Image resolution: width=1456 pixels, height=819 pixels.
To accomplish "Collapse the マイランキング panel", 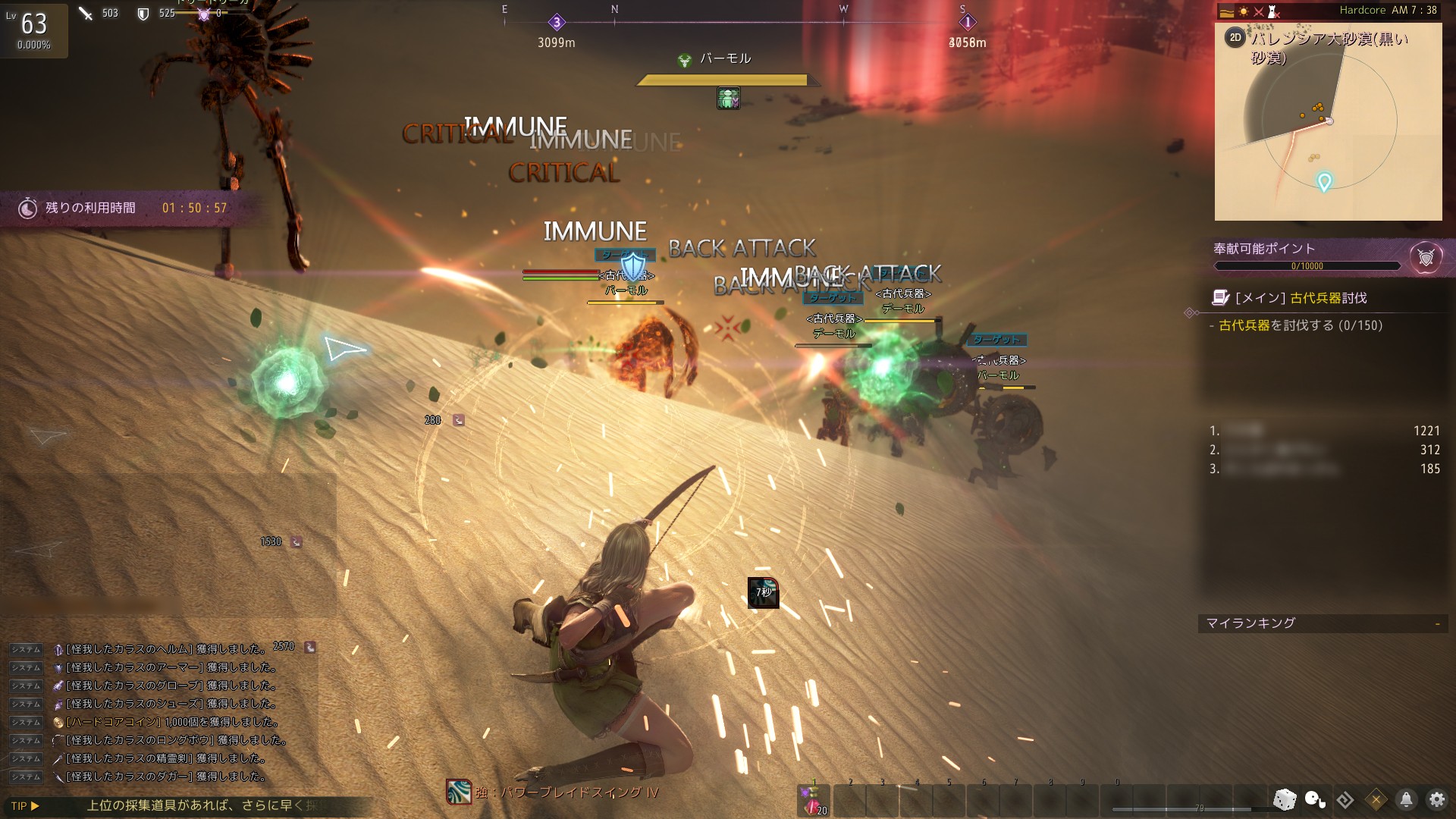I will [1437, 623].
